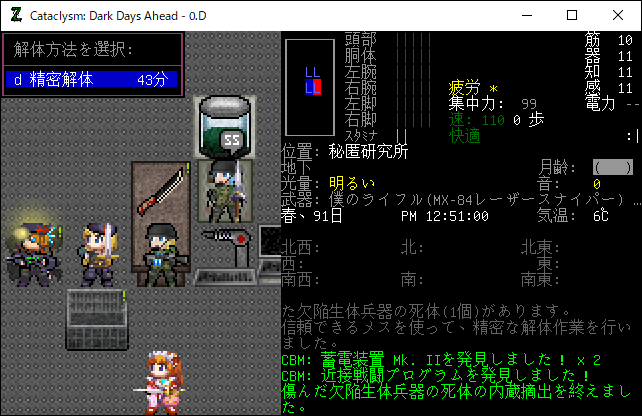Image resolution: width=642 pixels, height=416 pixels.
Task: Minimize the game window
Action: point(526,15)
